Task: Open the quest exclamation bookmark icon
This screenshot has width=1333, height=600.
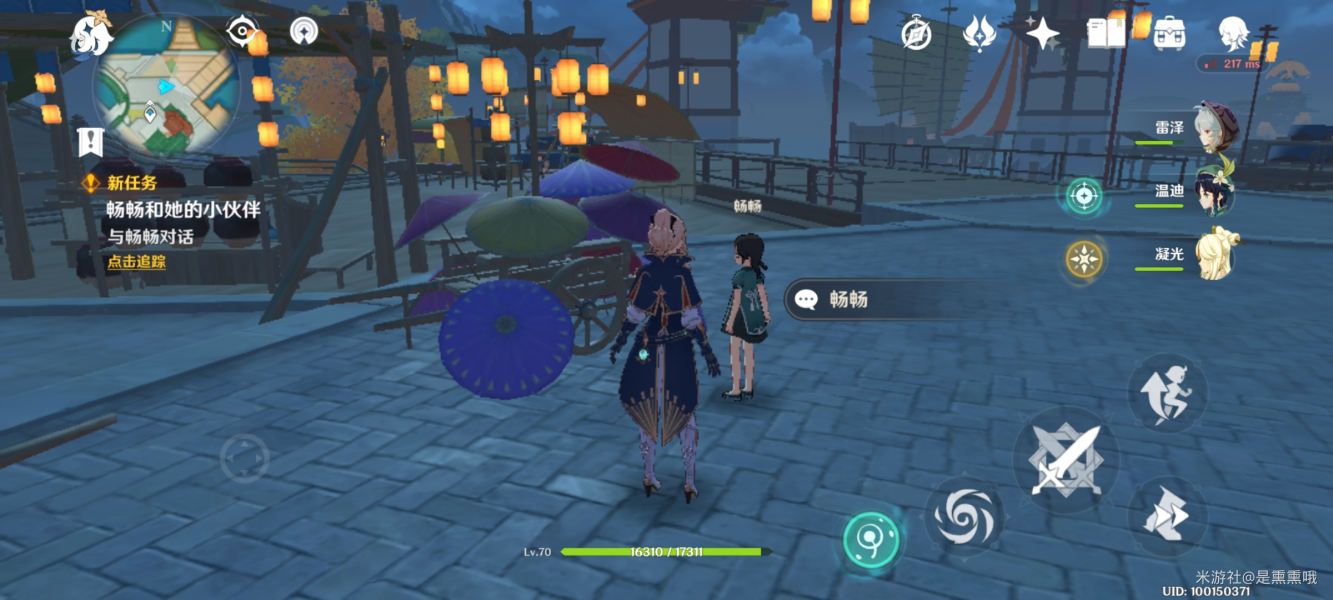Action: 90,142
